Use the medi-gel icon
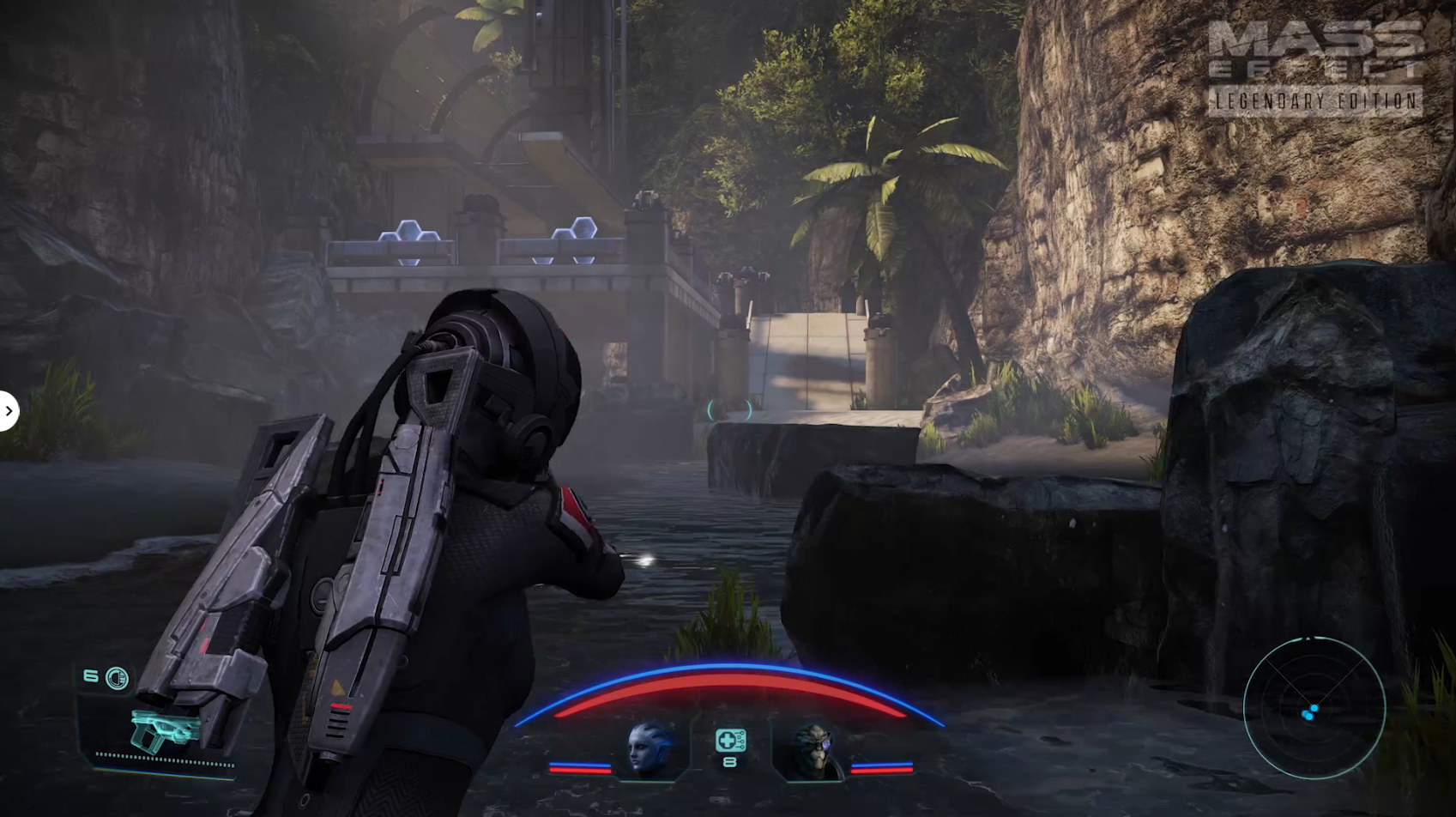This screenshot has height=817, width=1456. [730, 741]
